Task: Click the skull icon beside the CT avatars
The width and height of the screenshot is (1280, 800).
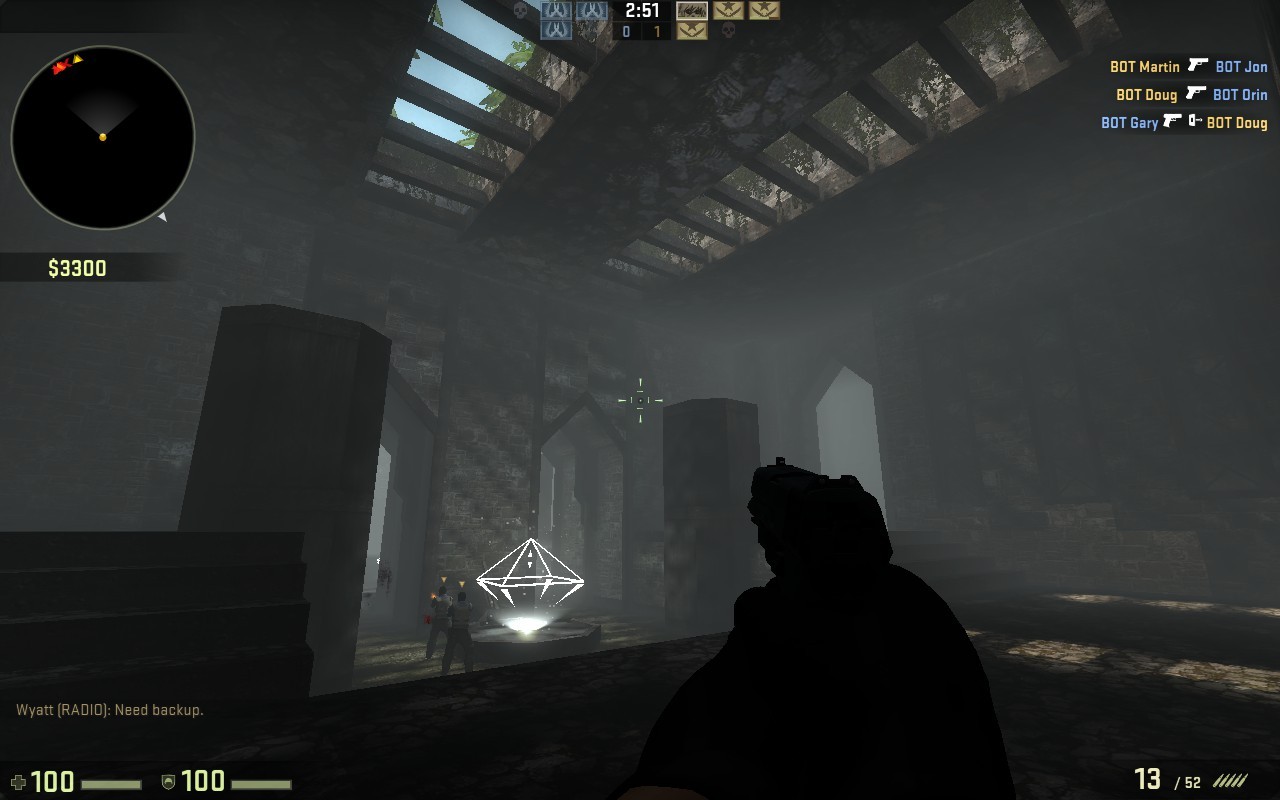Action: click(x=519, y=11)
